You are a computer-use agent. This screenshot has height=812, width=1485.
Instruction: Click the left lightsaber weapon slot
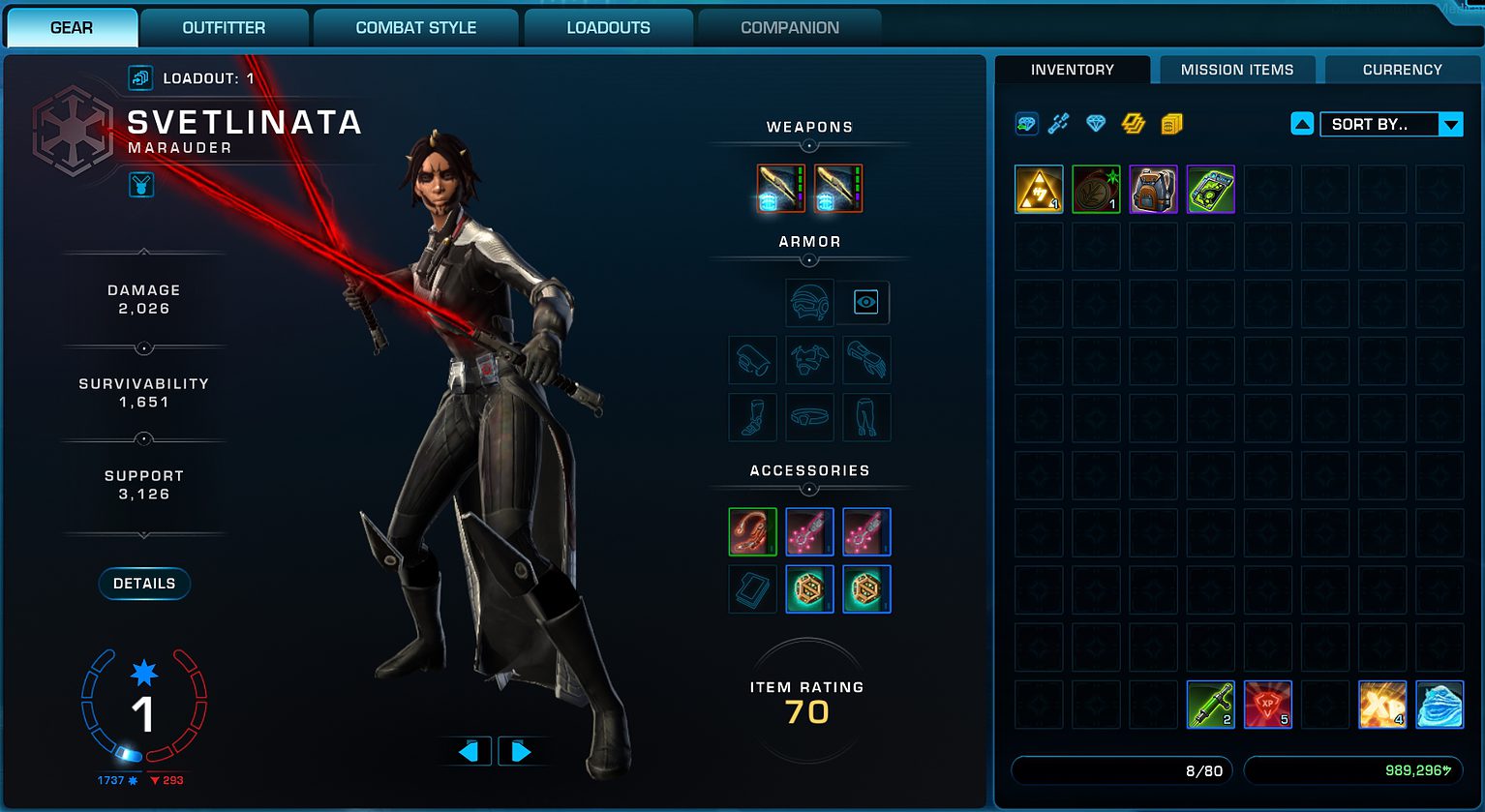[780, 188]
